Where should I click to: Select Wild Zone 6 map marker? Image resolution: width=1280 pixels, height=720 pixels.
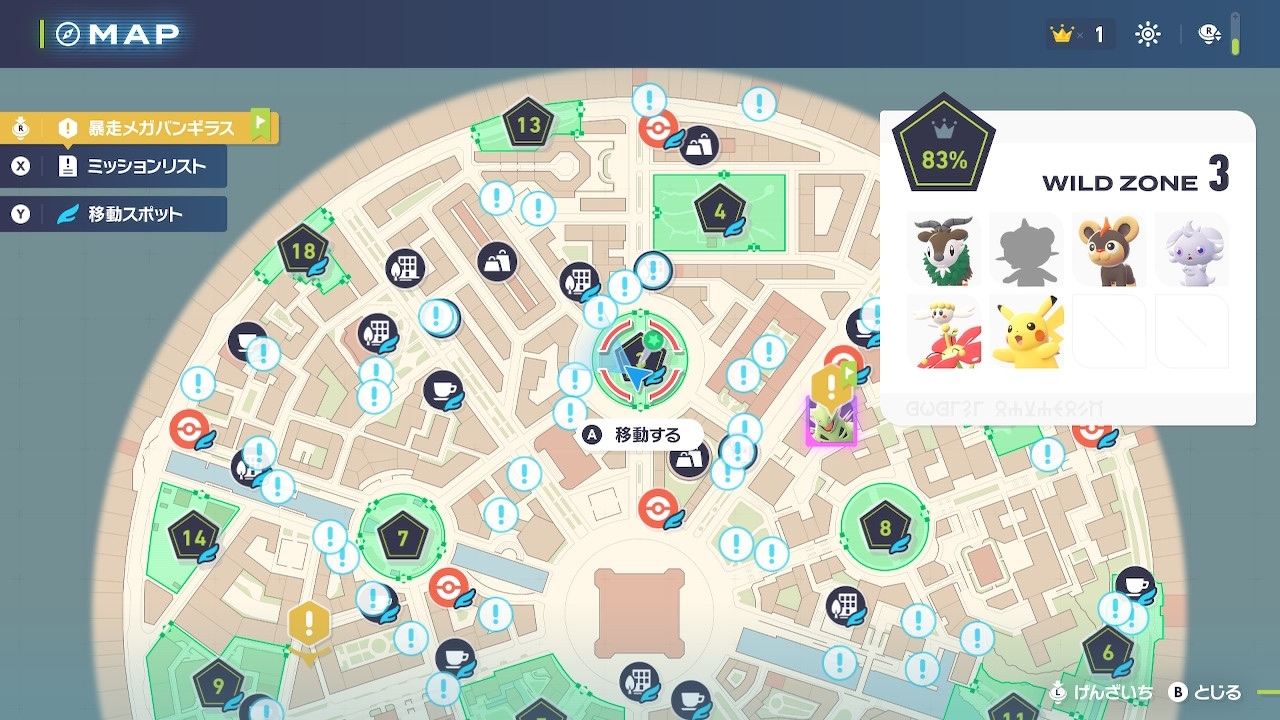1107,651
